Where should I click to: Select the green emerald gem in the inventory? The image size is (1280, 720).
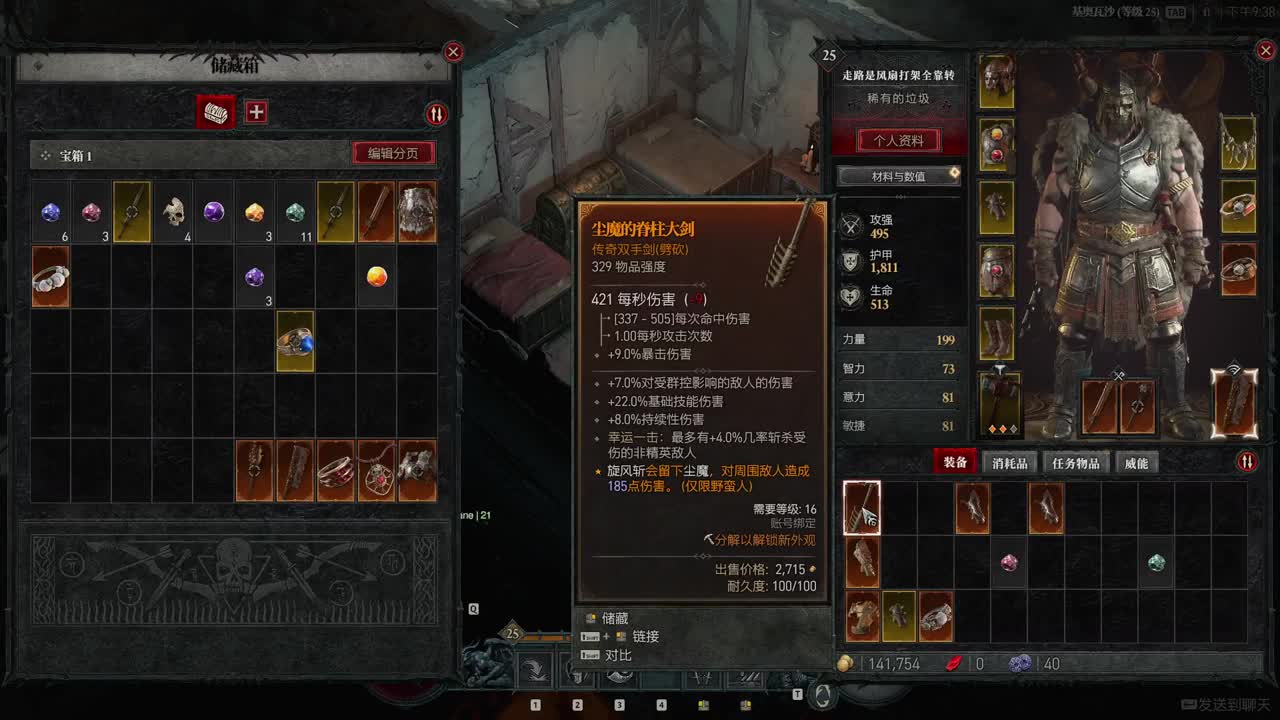point(1156,563)
